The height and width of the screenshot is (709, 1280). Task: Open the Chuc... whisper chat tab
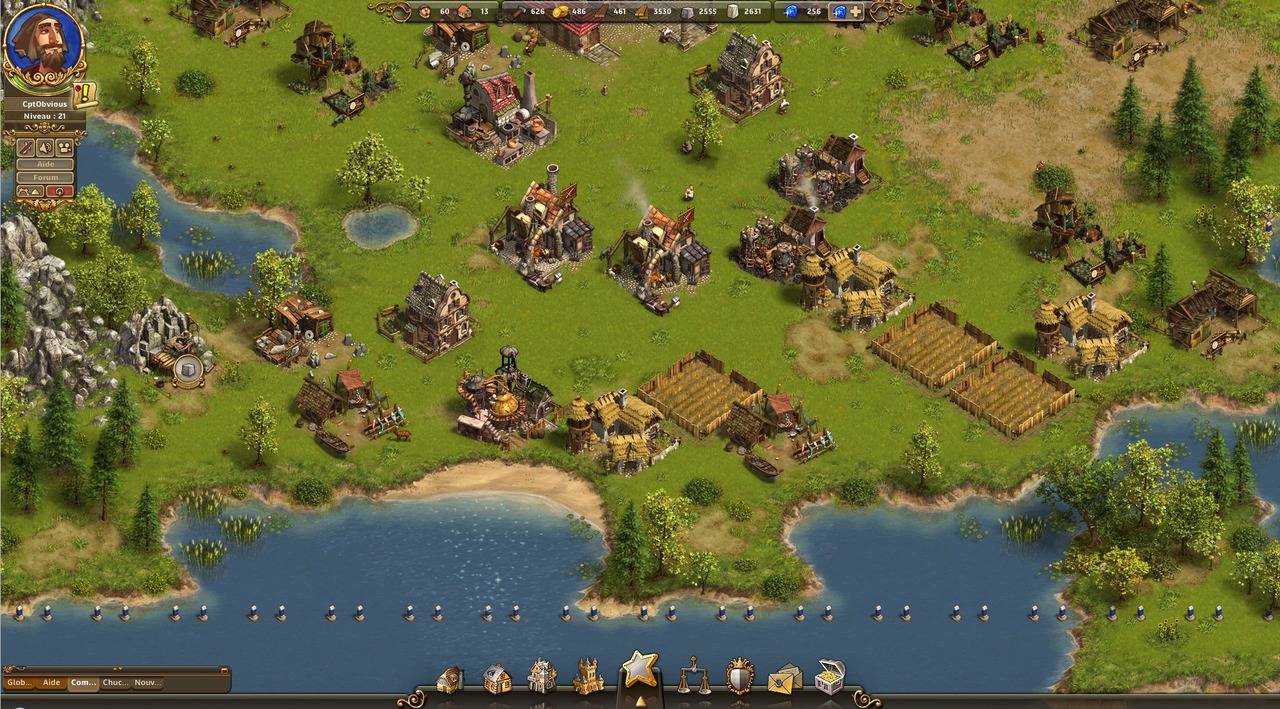(115, 683)
